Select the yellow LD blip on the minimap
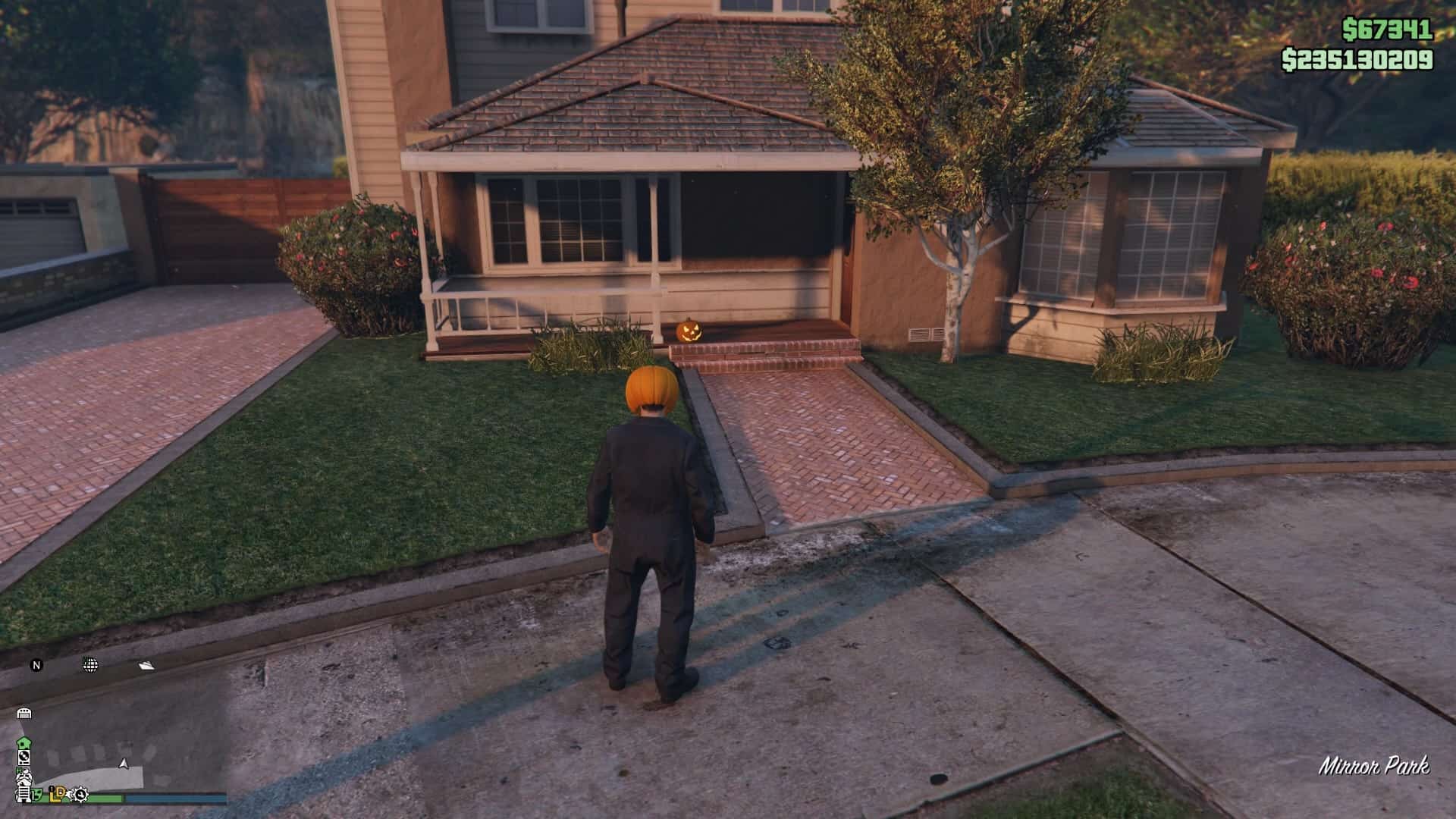 tap(57, 795)
